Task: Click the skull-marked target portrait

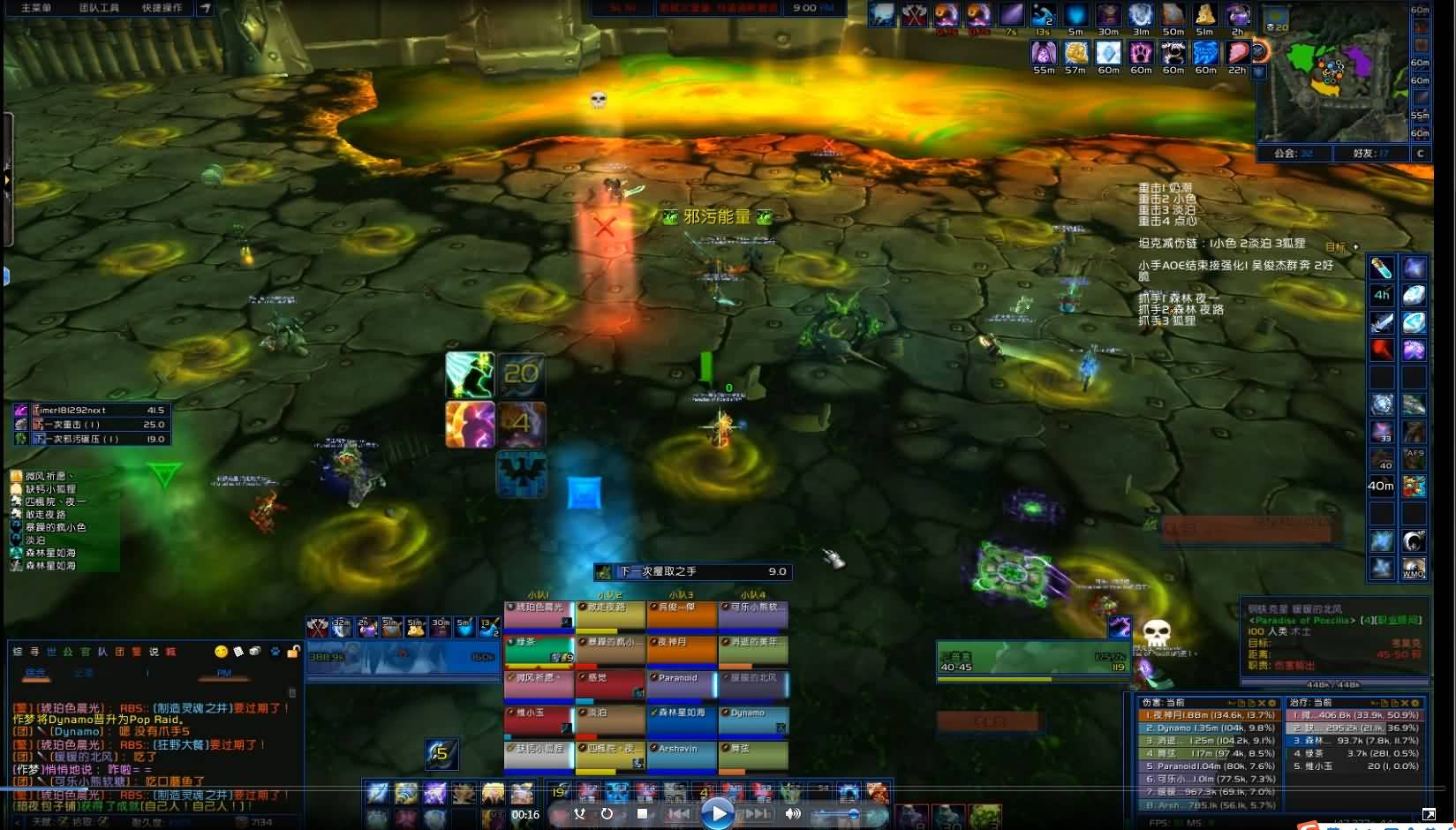Action: [1156, 634]
